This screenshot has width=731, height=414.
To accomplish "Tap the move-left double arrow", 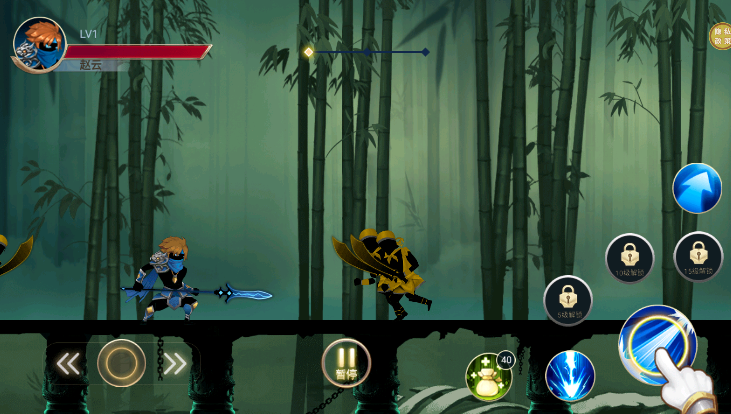I will (x=68, y=363).
